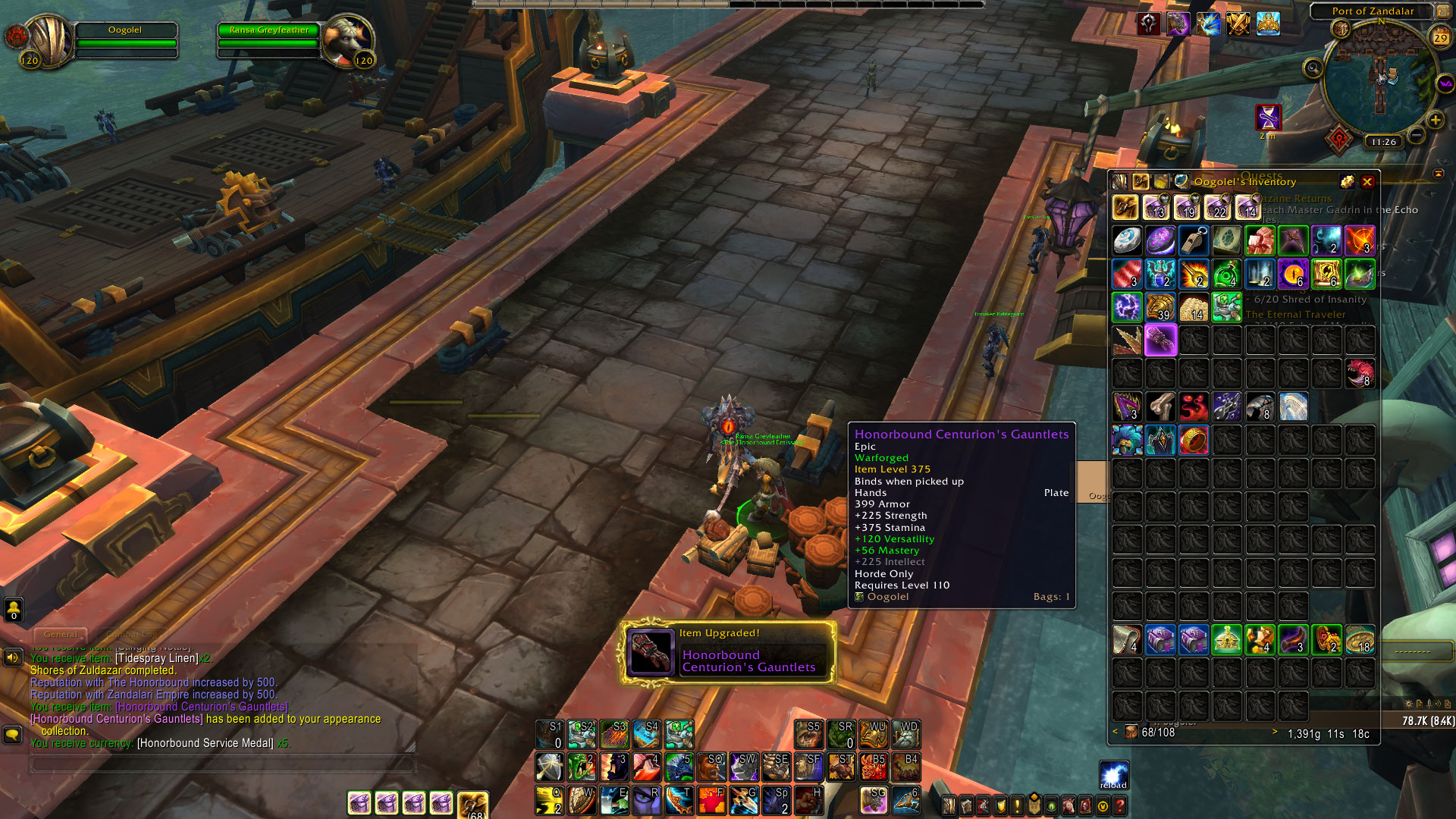Image resolution: width=1456 pixels, height=819 pixels.
Task: Switch to the General chat tab
Action: pos(60,634)
